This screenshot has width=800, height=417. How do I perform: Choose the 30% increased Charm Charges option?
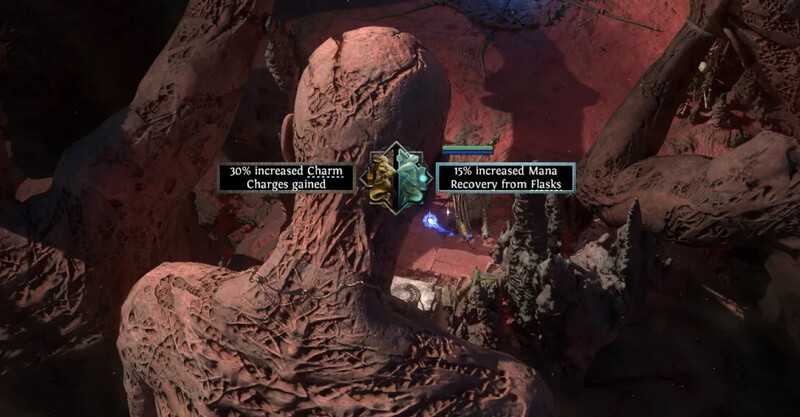[287, 177]
